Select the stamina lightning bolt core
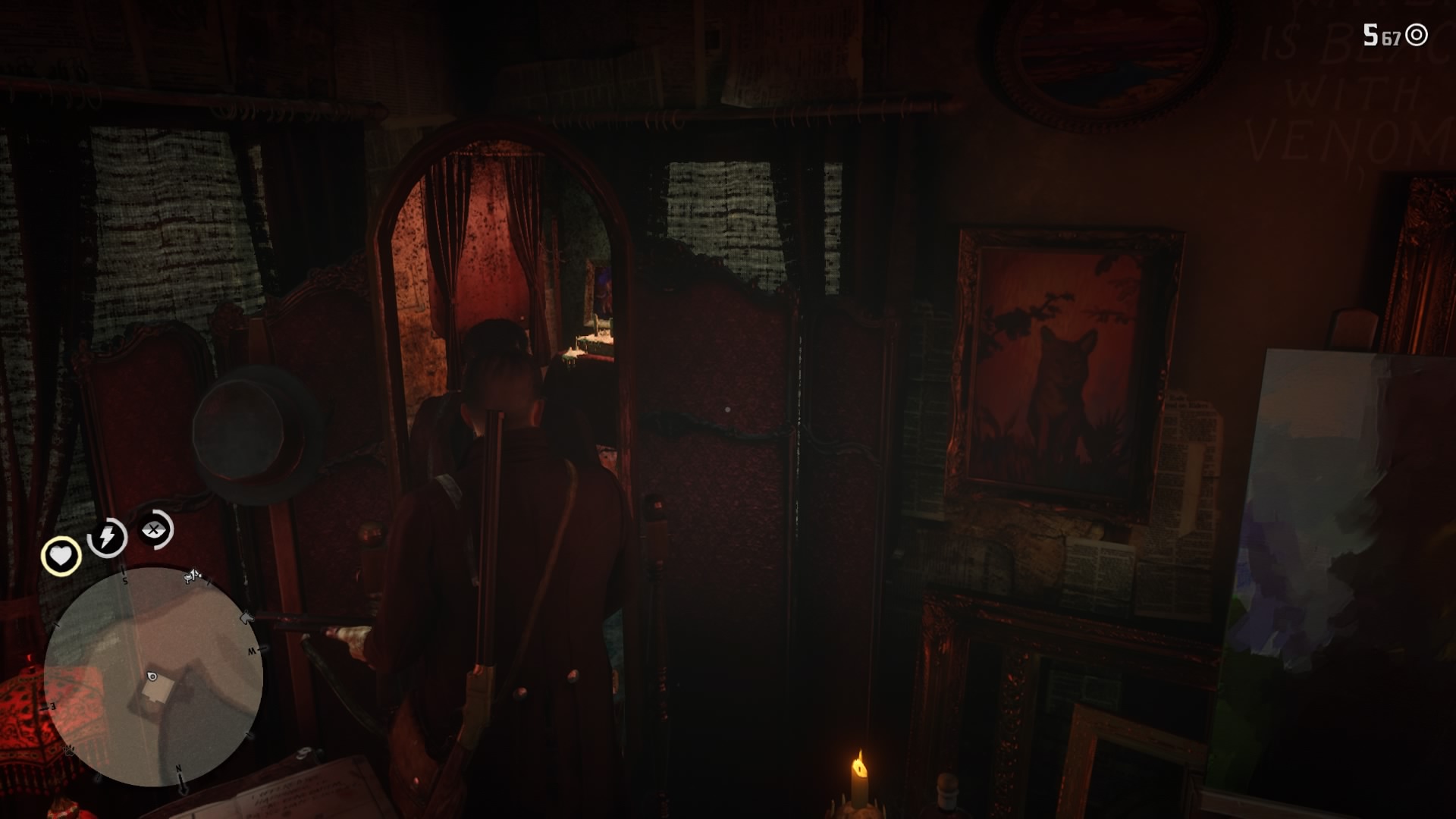 (106, 537)
